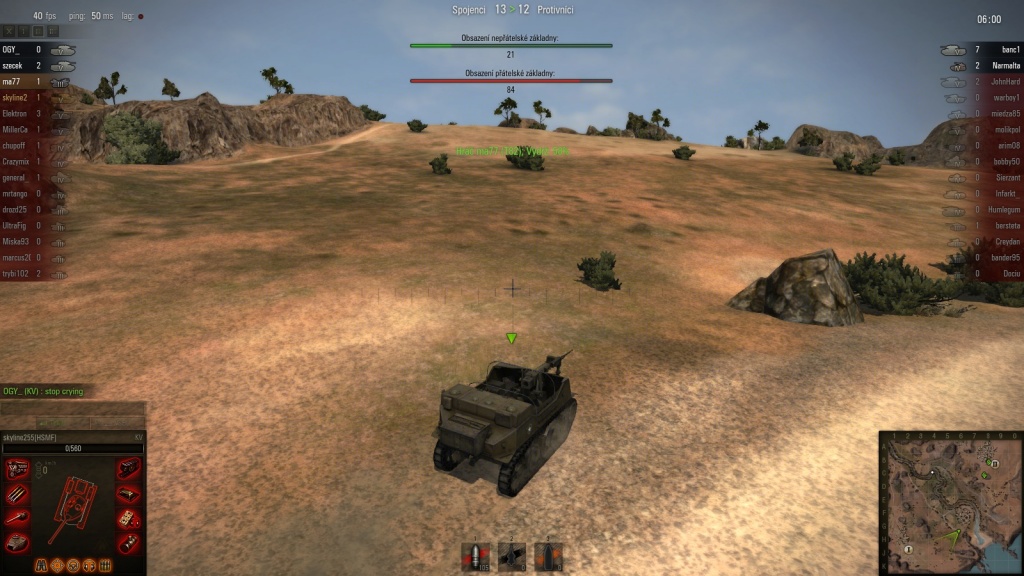Open the battlefield minimap

coord(951,504)
